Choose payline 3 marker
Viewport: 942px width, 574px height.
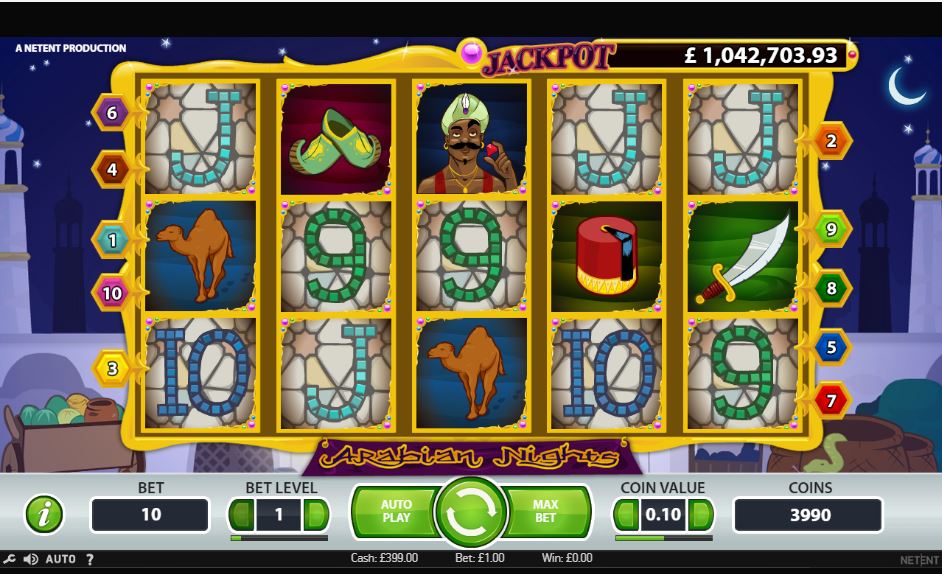[112, 369]
